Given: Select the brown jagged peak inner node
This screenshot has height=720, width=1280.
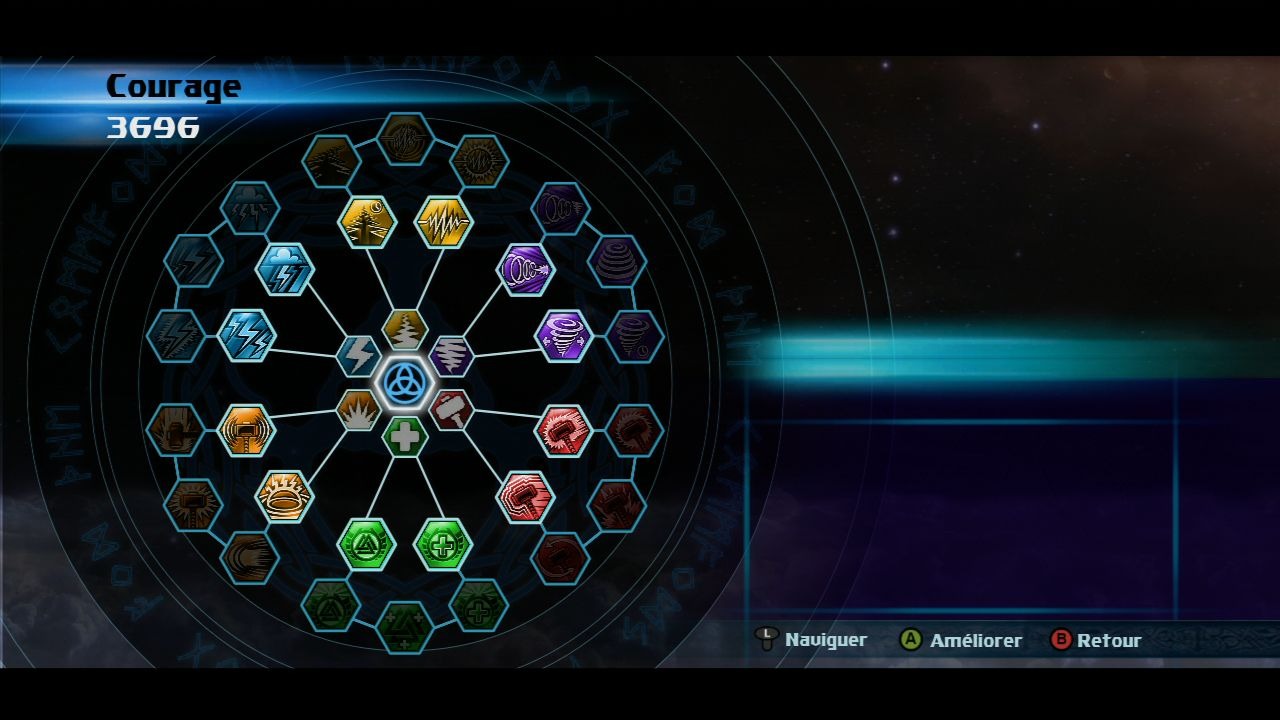Looking at the screenshot, I should [x=405, y=329].
